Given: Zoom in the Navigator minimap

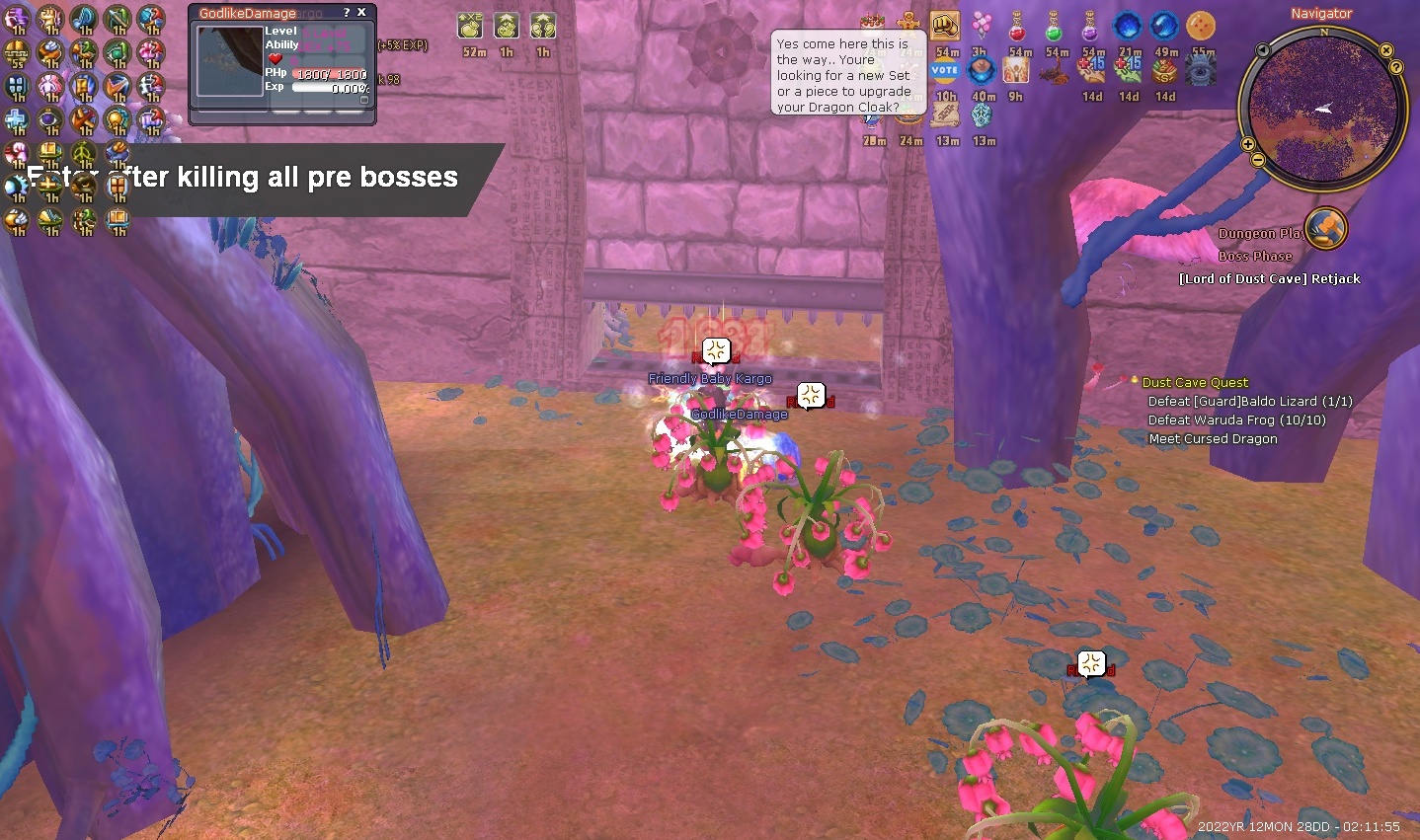Looking at the screenshot, I should coord(1248,144).
